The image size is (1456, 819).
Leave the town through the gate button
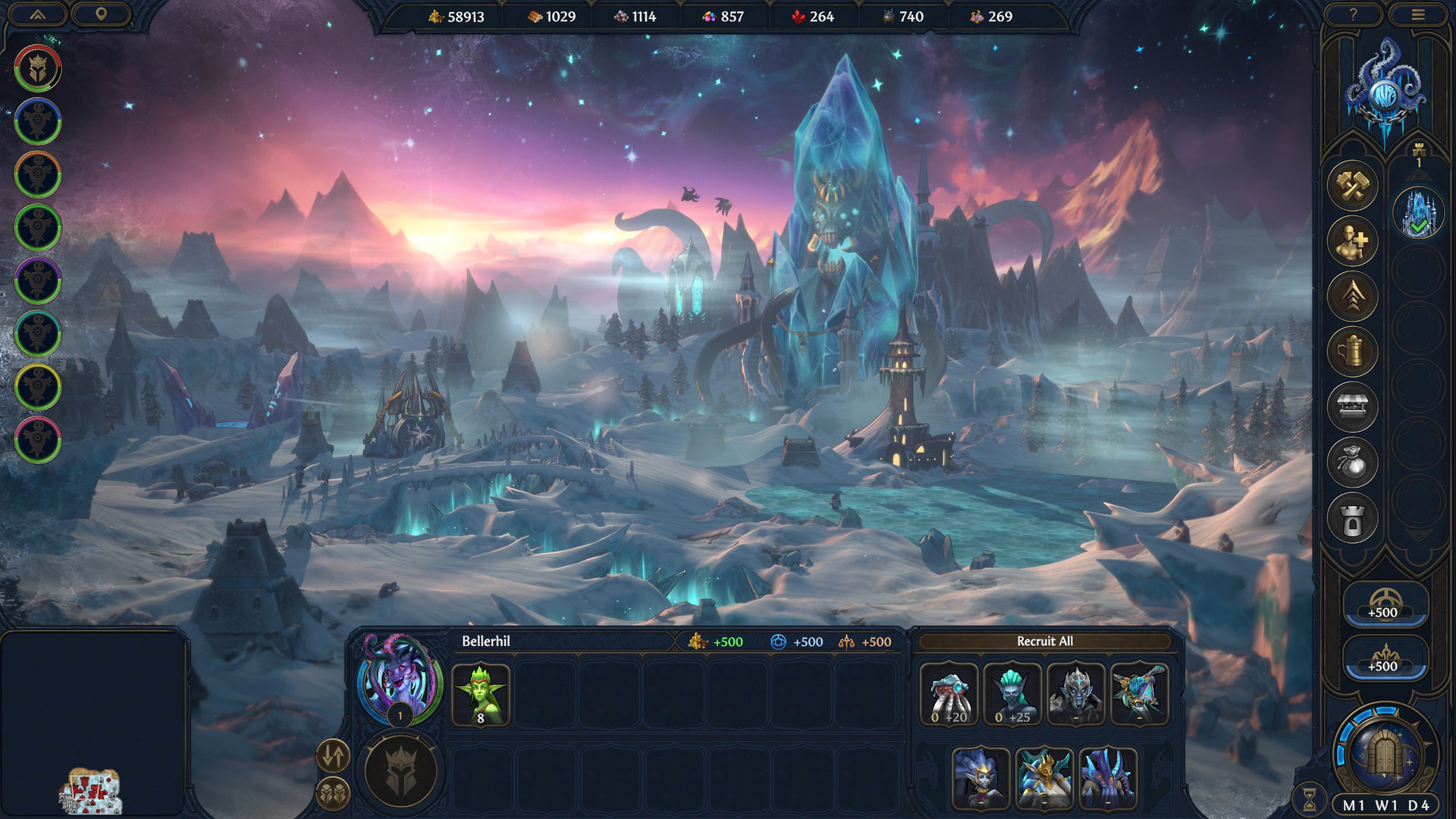1386,753
